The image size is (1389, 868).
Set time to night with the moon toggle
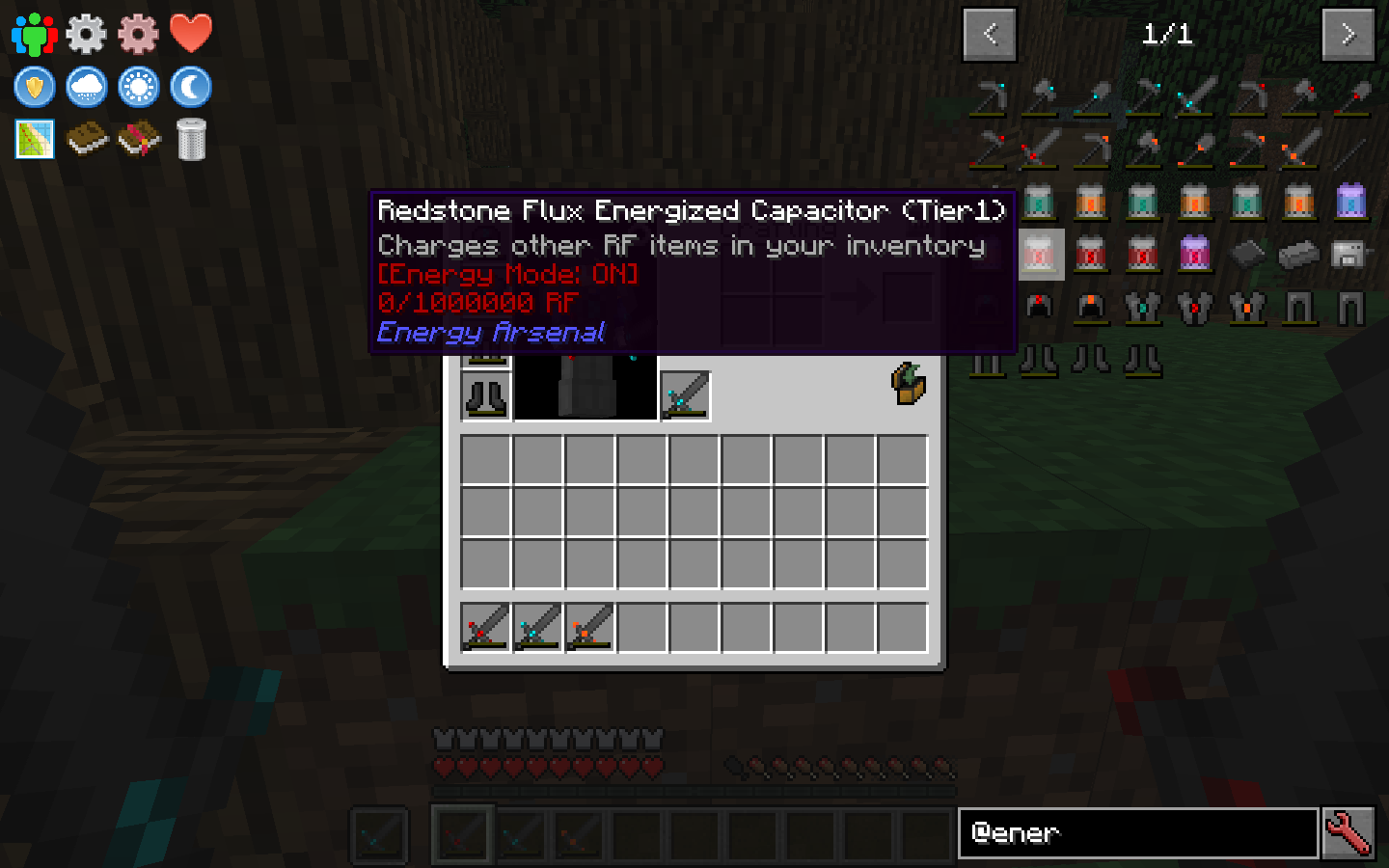190,86
